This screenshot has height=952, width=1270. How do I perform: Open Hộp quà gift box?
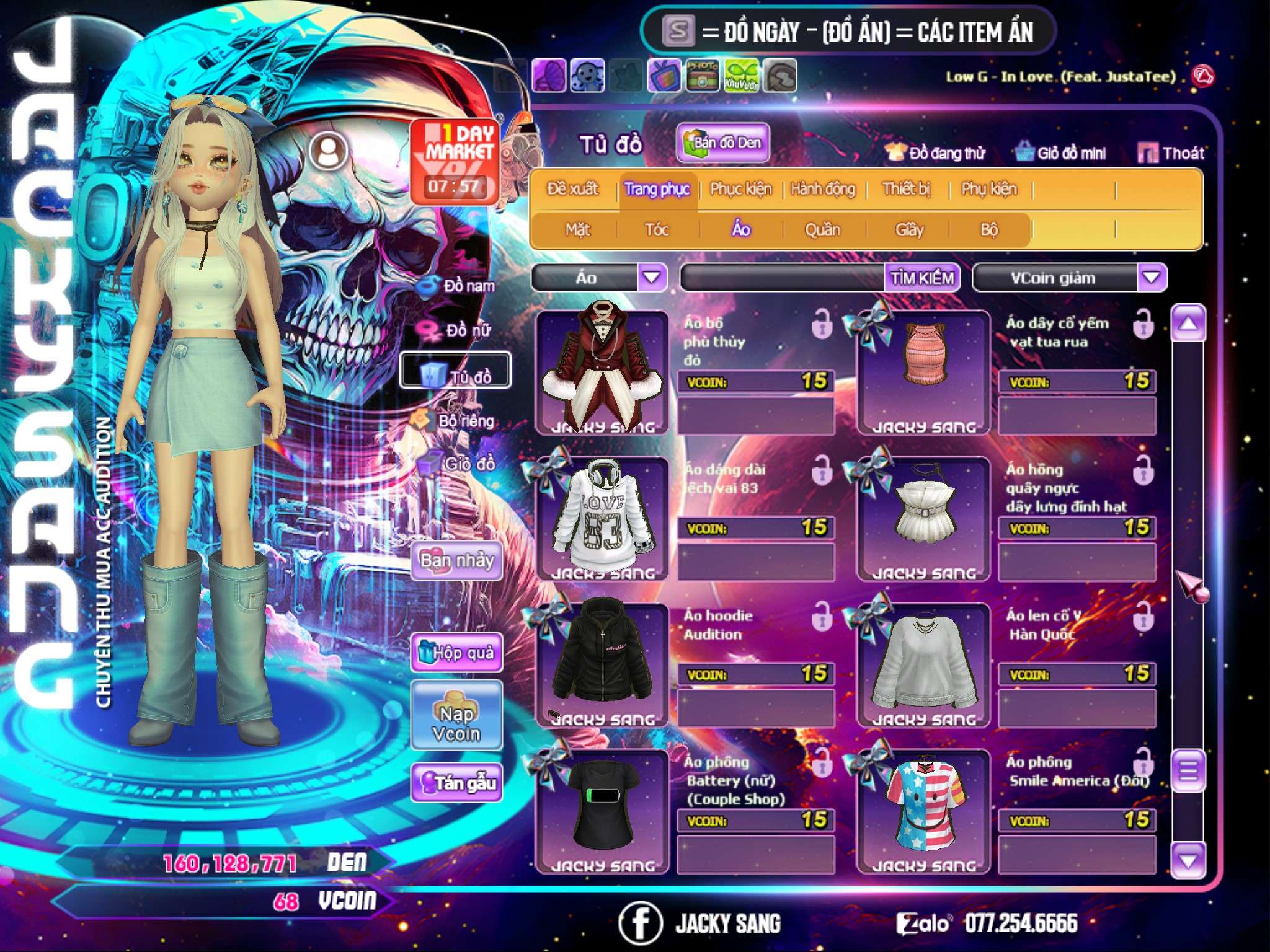click(456, 653)
